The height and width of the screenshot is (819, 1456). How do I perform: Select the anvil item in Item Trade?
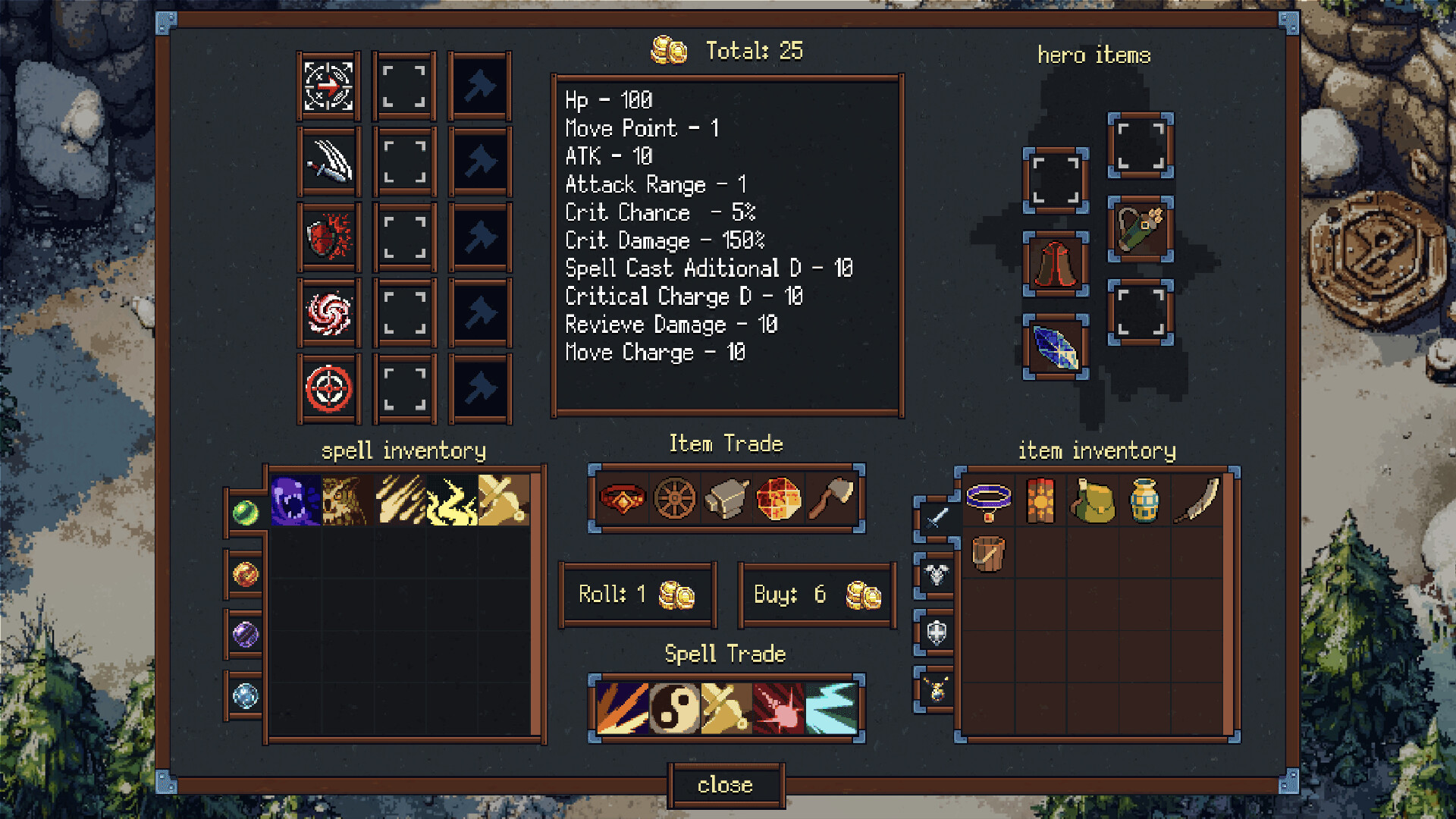coord(726,498)
